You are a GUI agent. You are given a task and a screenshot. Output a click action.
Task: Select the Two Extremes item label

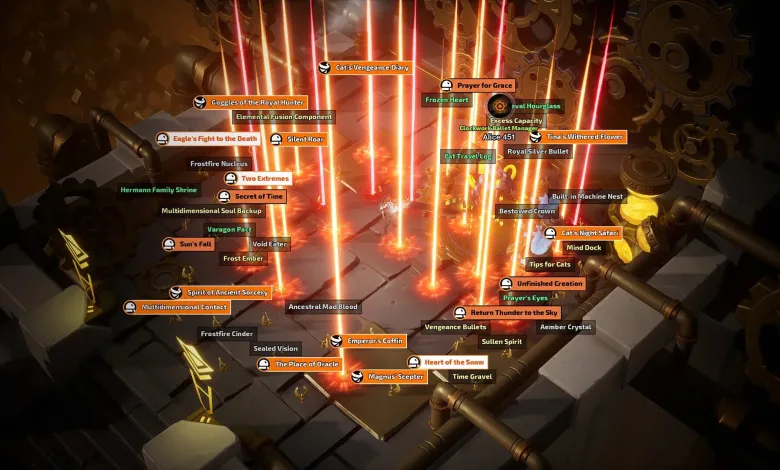263,178
